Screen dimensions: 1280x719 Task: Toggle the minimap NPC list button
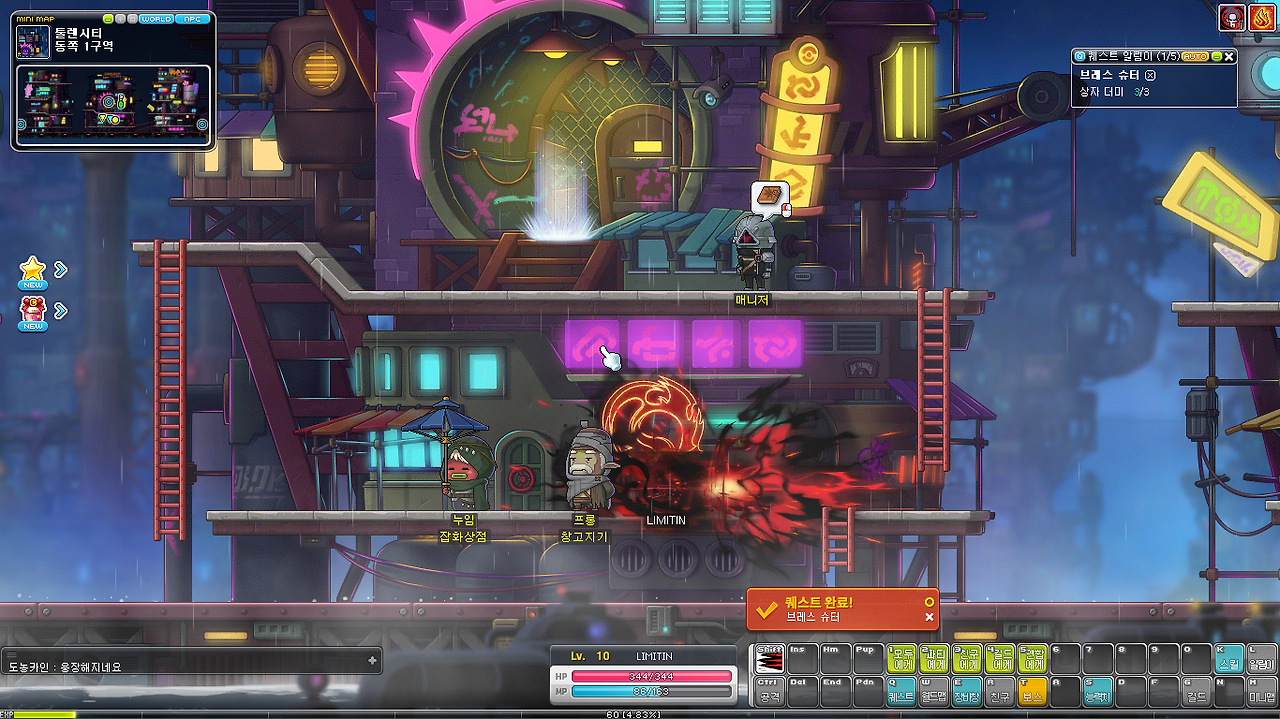190,19
